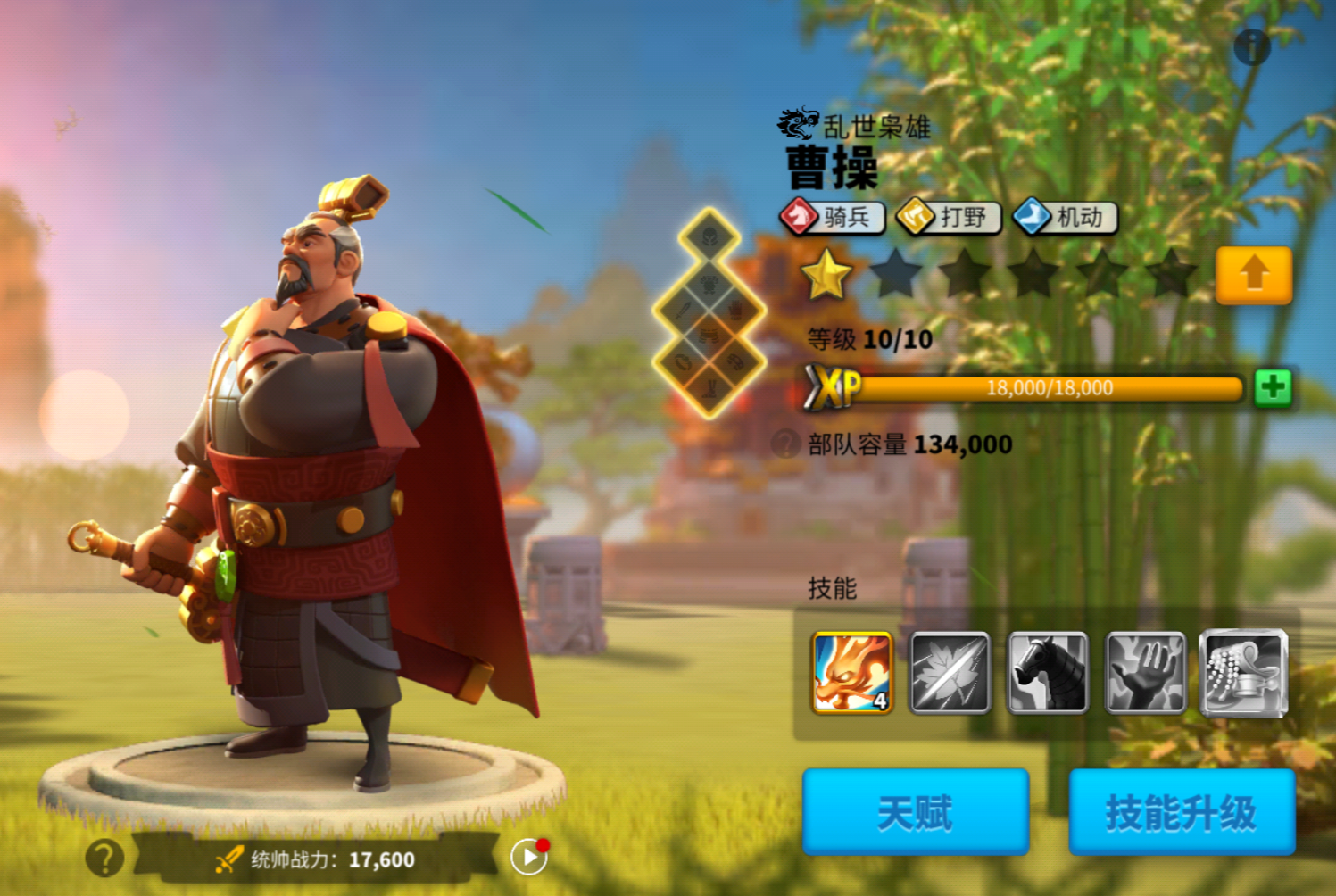
Task: Show the 骑兵 cavalry tag details
Action: 833,217
